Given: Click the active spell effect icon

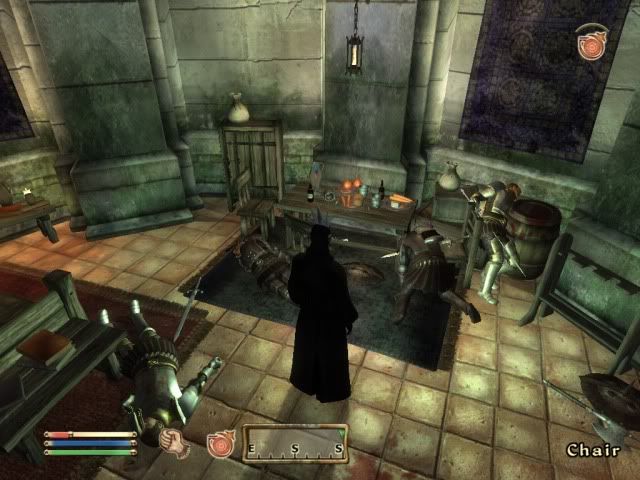Looking at the screenshot, I should 590,44.
